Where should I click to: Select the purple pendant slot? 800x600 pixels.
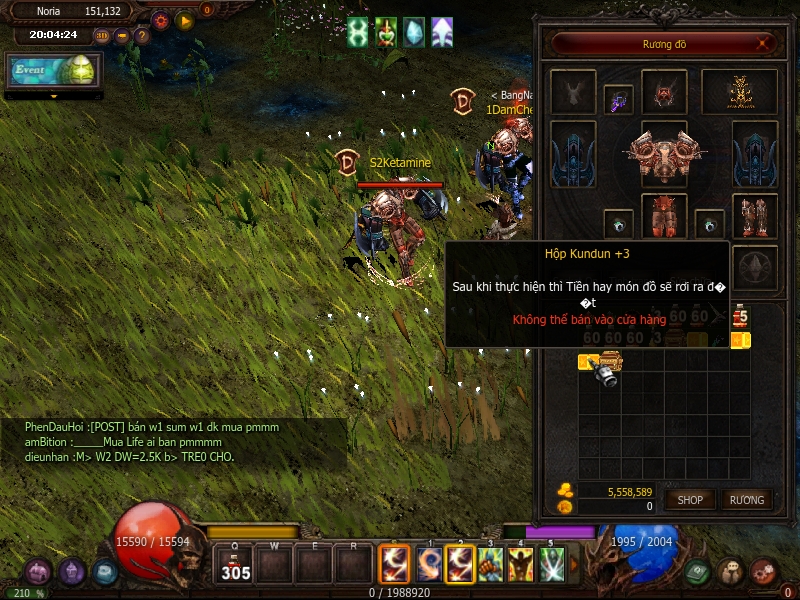(x=619, y=100)
